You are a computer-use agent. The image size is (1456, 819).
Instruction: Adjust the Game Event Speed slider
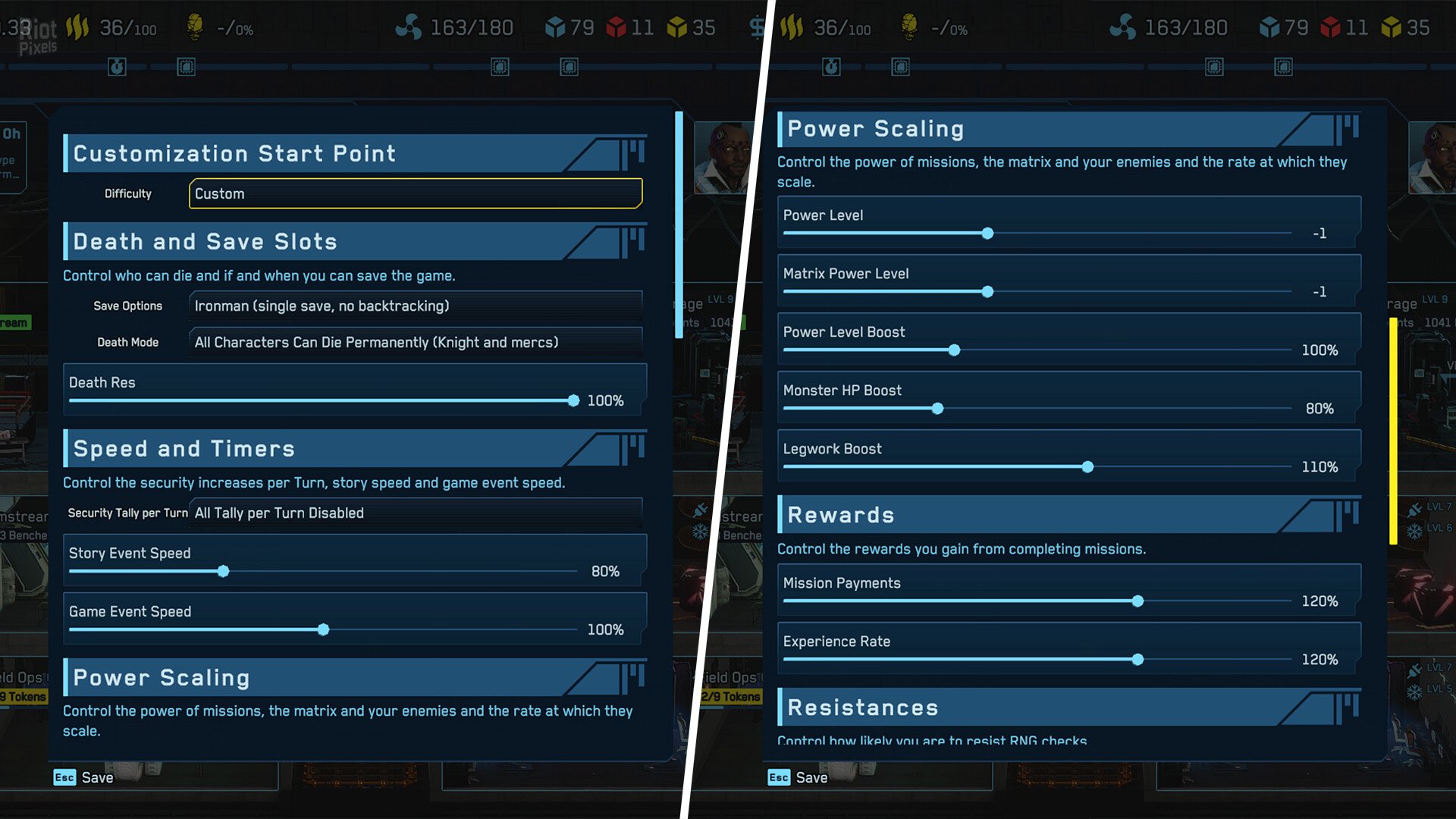(324, 629)
